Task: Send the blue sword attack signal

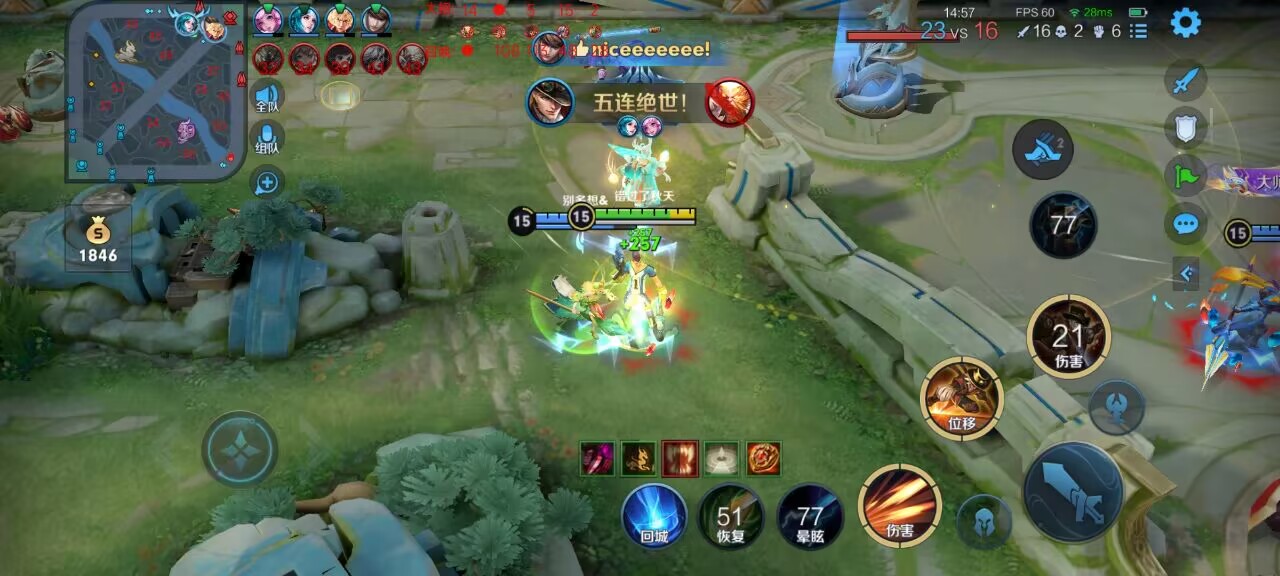Action: (x=1186, y=80)
